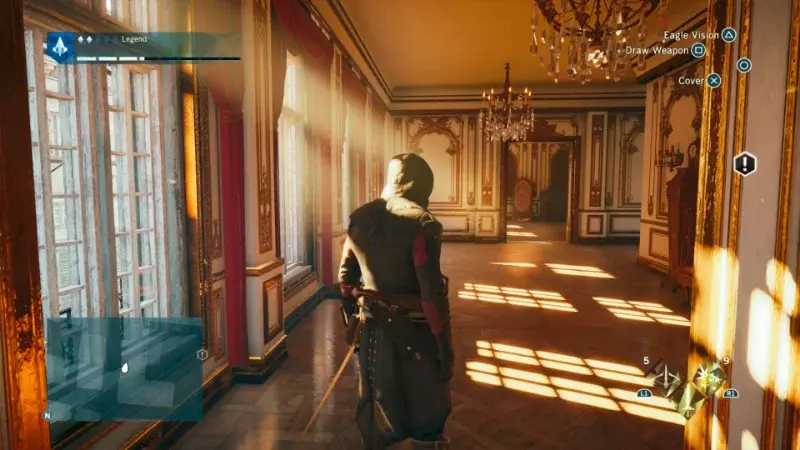Viewport: 800px width, 450px height.
Task: Select the objective marker on the minimap edge
Action: click(202, 354)
